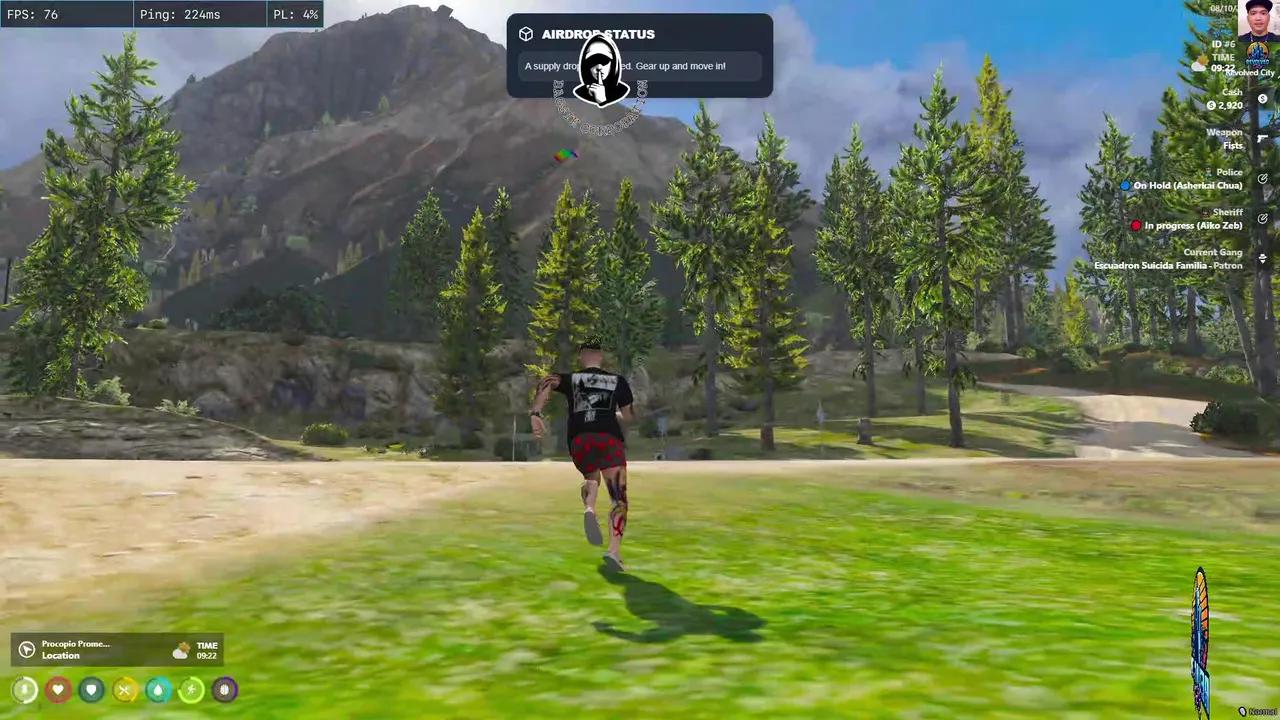
Task: Click the first pale green status circle
Action: point(25,689)
